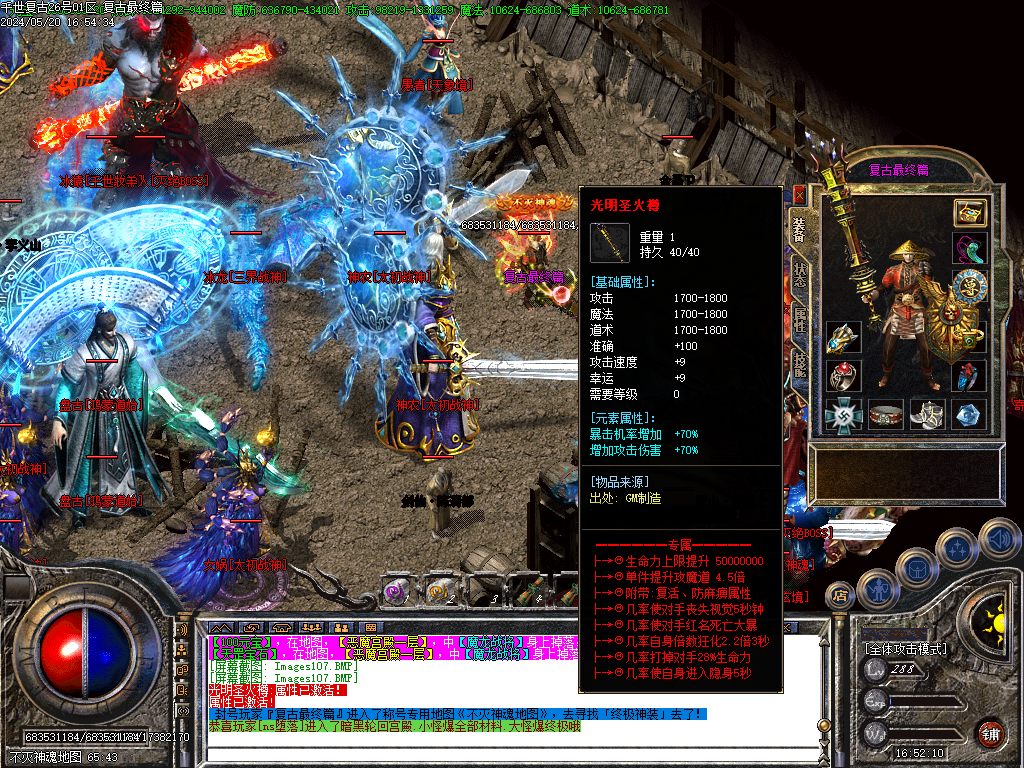Click the iron cross medal slot
This screenshot has height=768, width=1024.
843,414
